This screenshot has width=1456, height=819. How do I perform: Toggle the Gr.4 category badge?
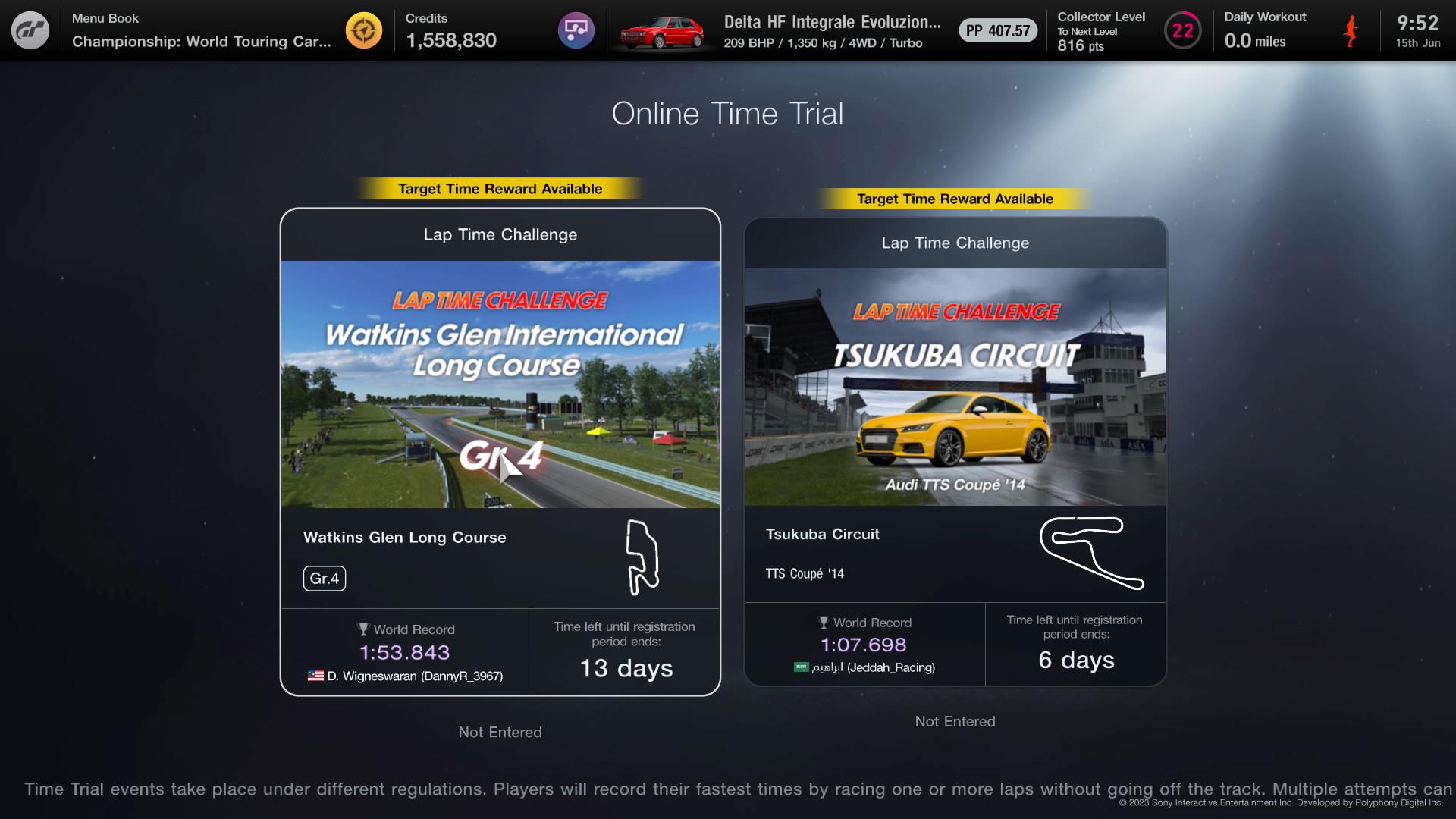(x=325, y=578)
